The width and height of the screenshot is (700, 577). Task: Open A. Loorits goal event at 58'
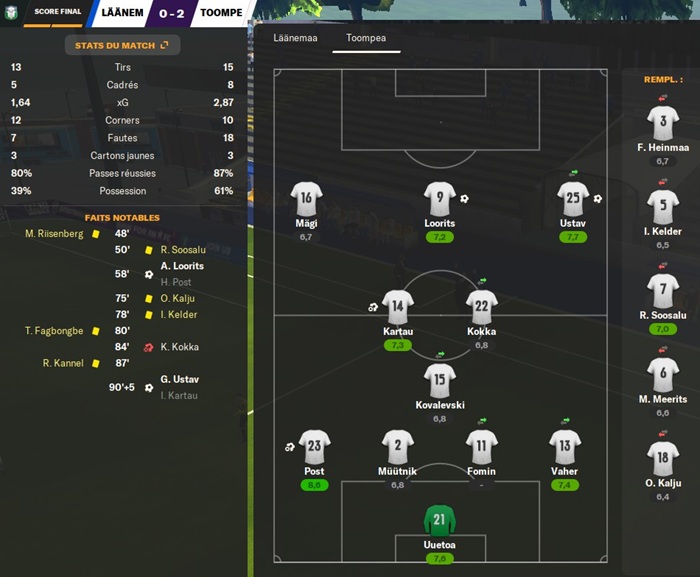coord(180,266)
